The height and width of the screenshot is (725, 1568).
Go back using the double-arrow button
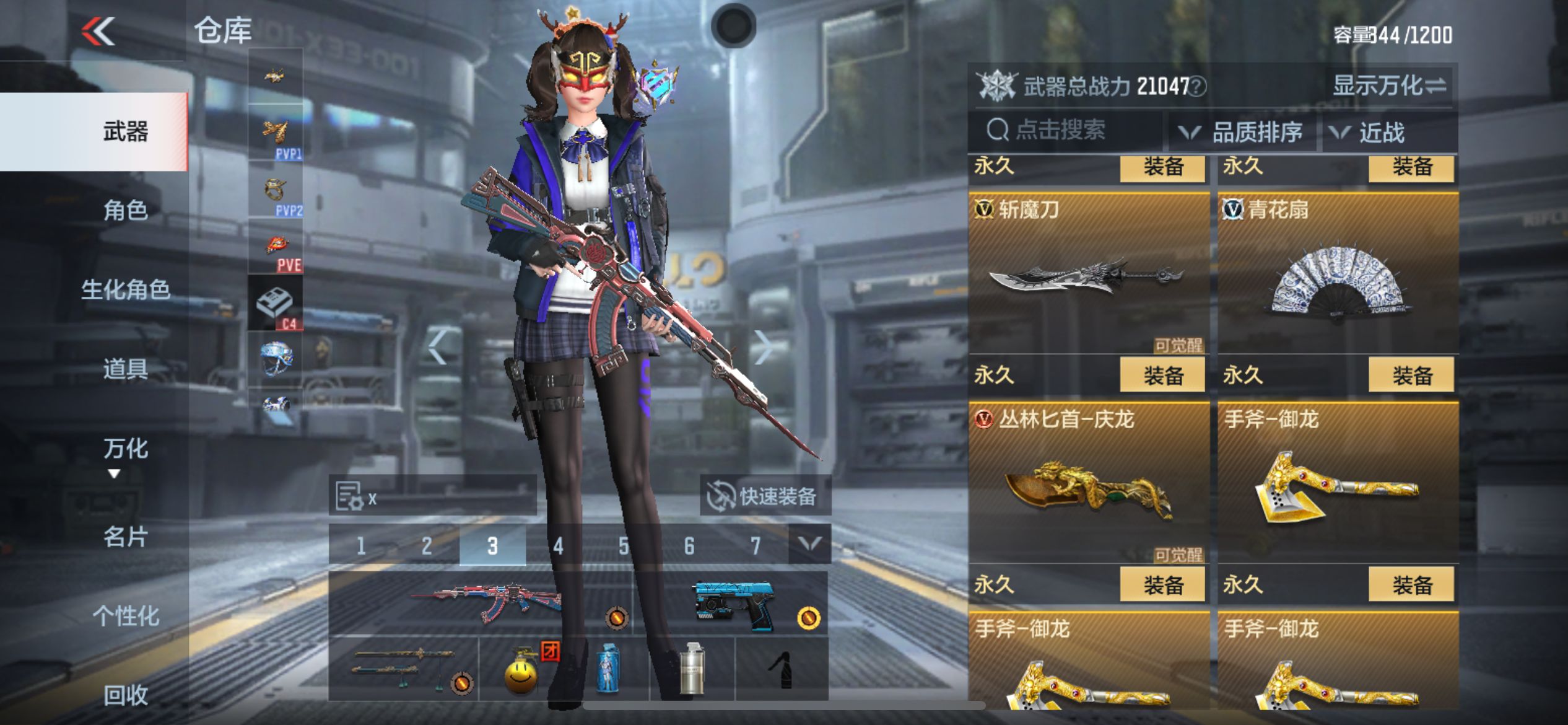click(x=99, y=31)
